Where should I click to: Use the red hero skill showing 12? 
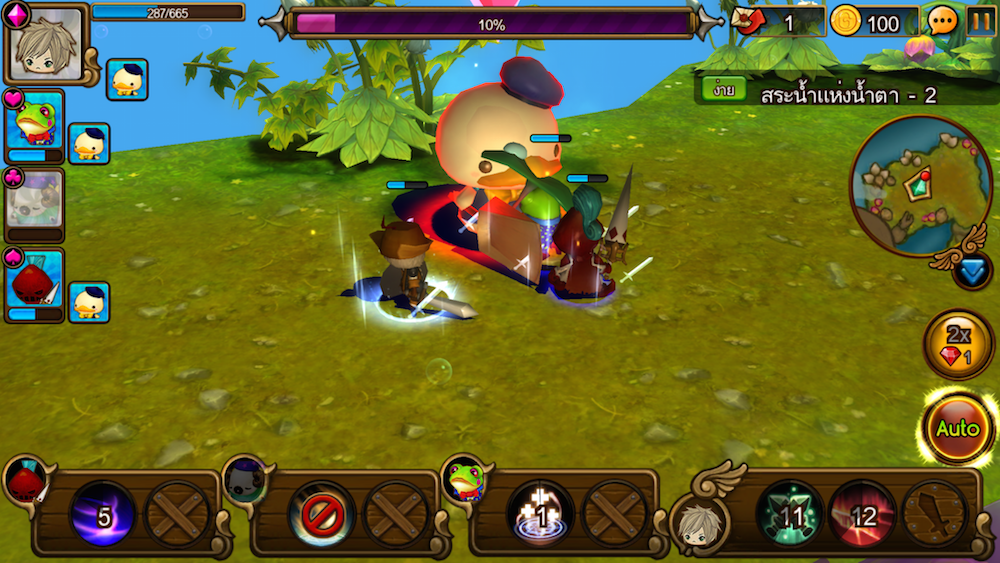[x=862, y=516]
